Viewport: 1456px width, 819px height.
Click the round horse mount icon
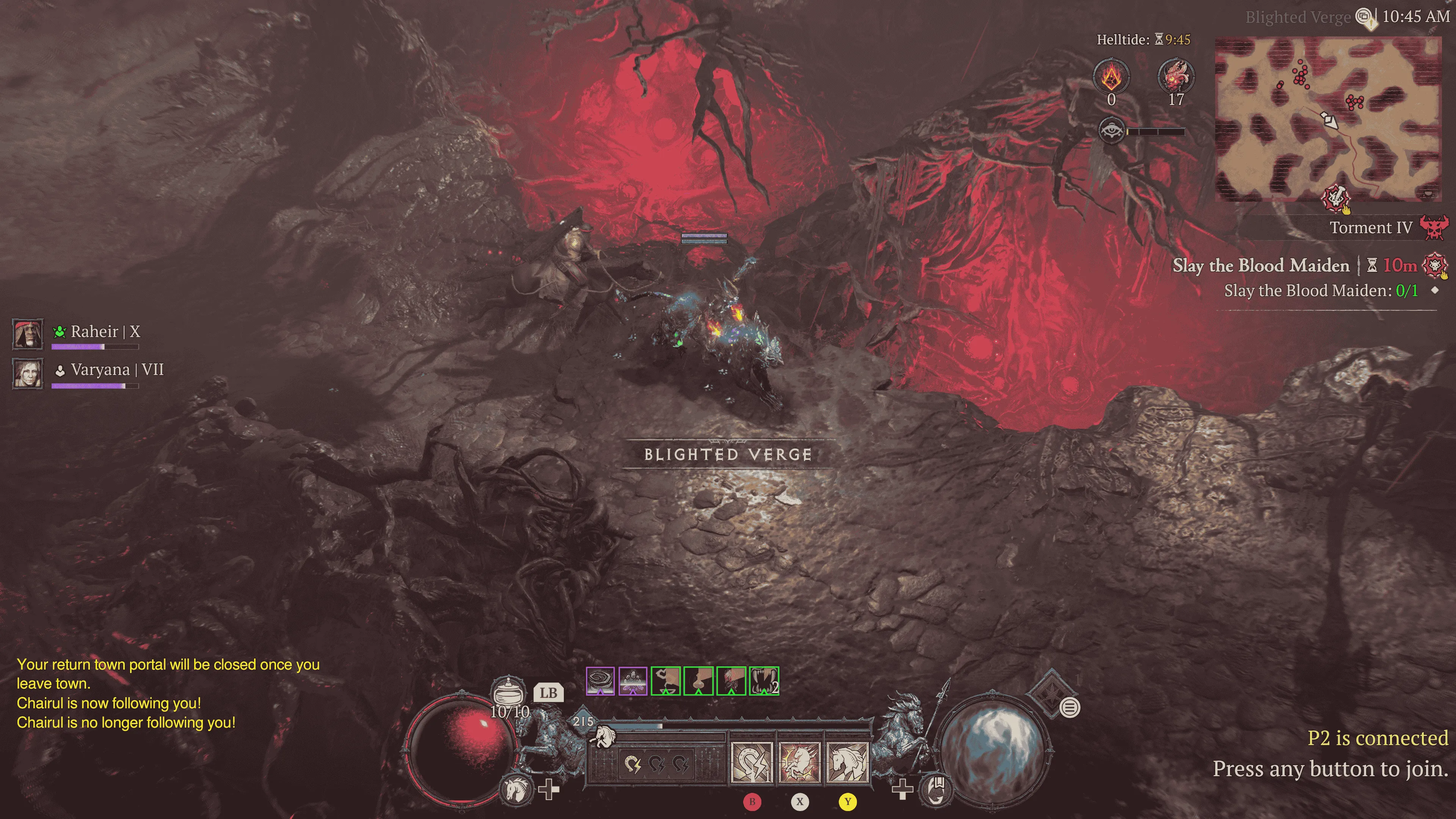[x=516, y=789]
